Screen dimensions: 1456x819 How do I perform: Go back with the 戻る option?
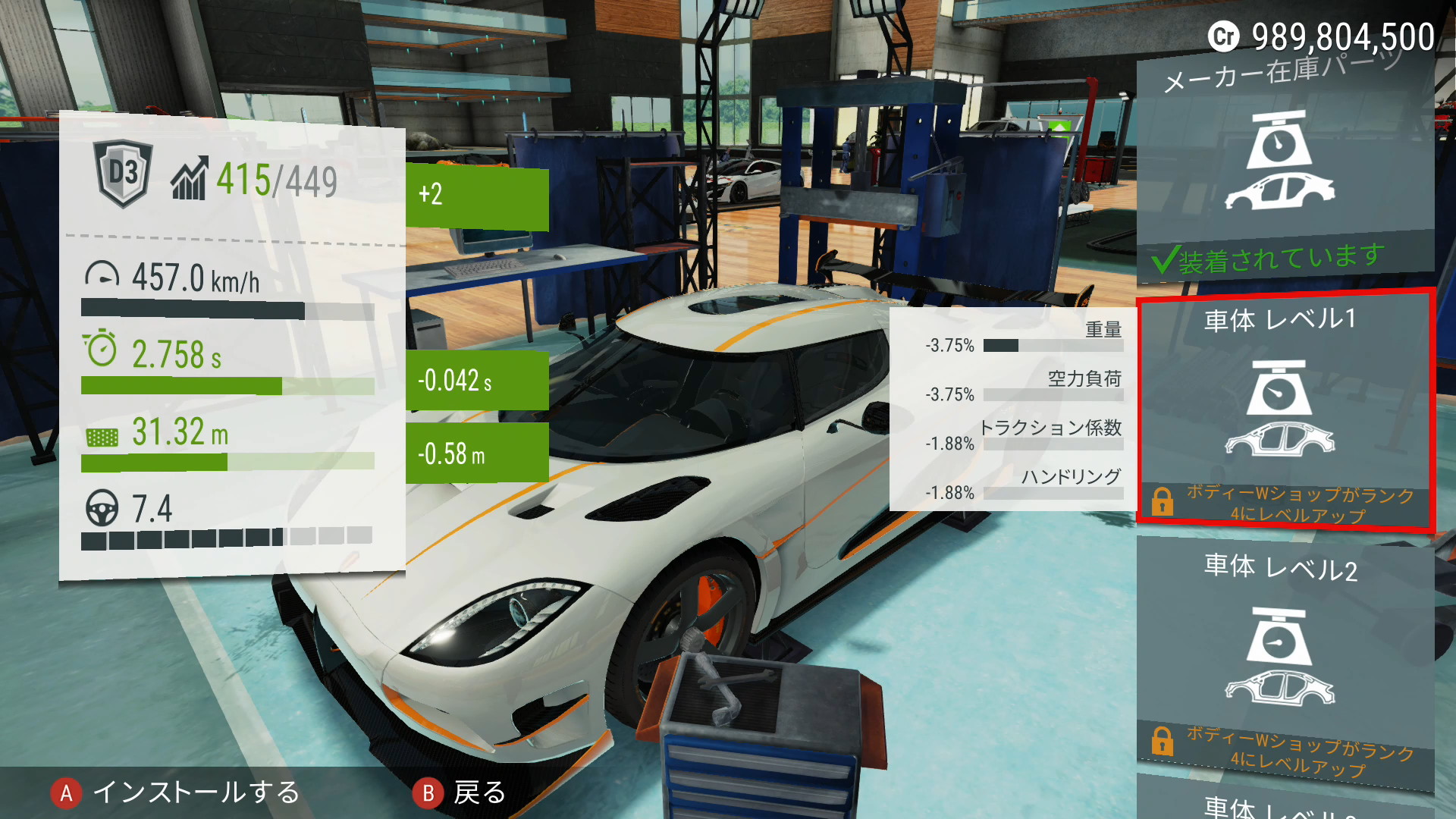[460, 792]
